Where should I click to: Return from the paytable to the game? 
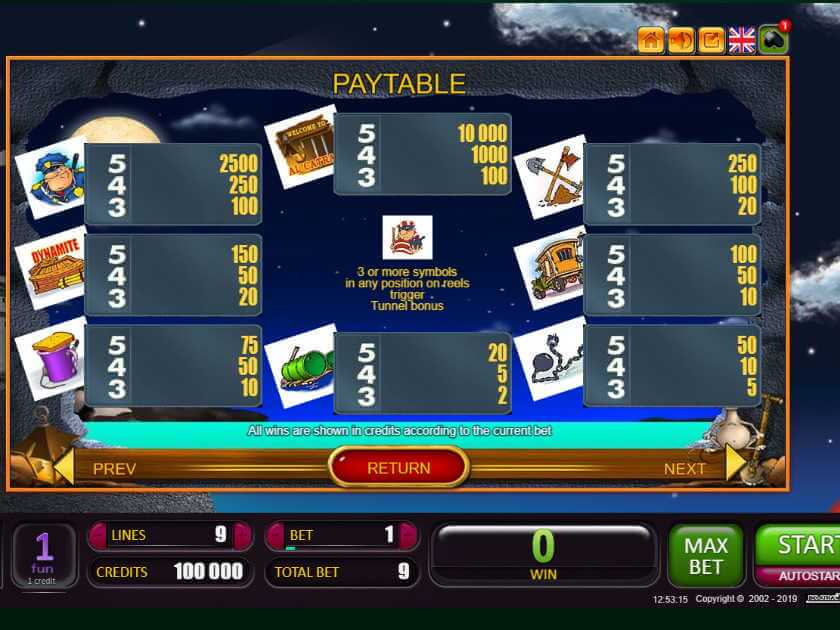398,467
